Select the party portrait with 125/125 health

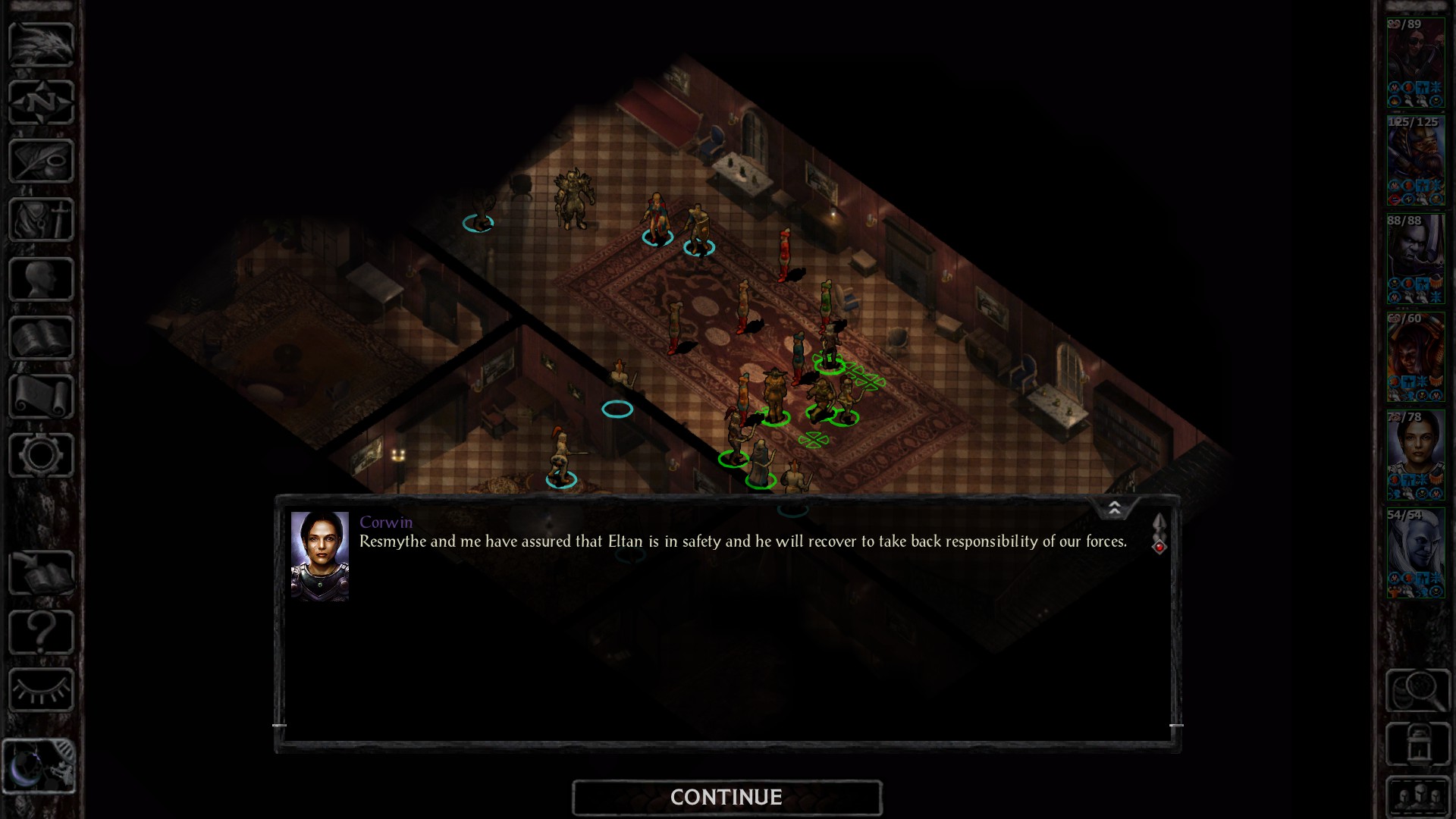point(1415,161)
